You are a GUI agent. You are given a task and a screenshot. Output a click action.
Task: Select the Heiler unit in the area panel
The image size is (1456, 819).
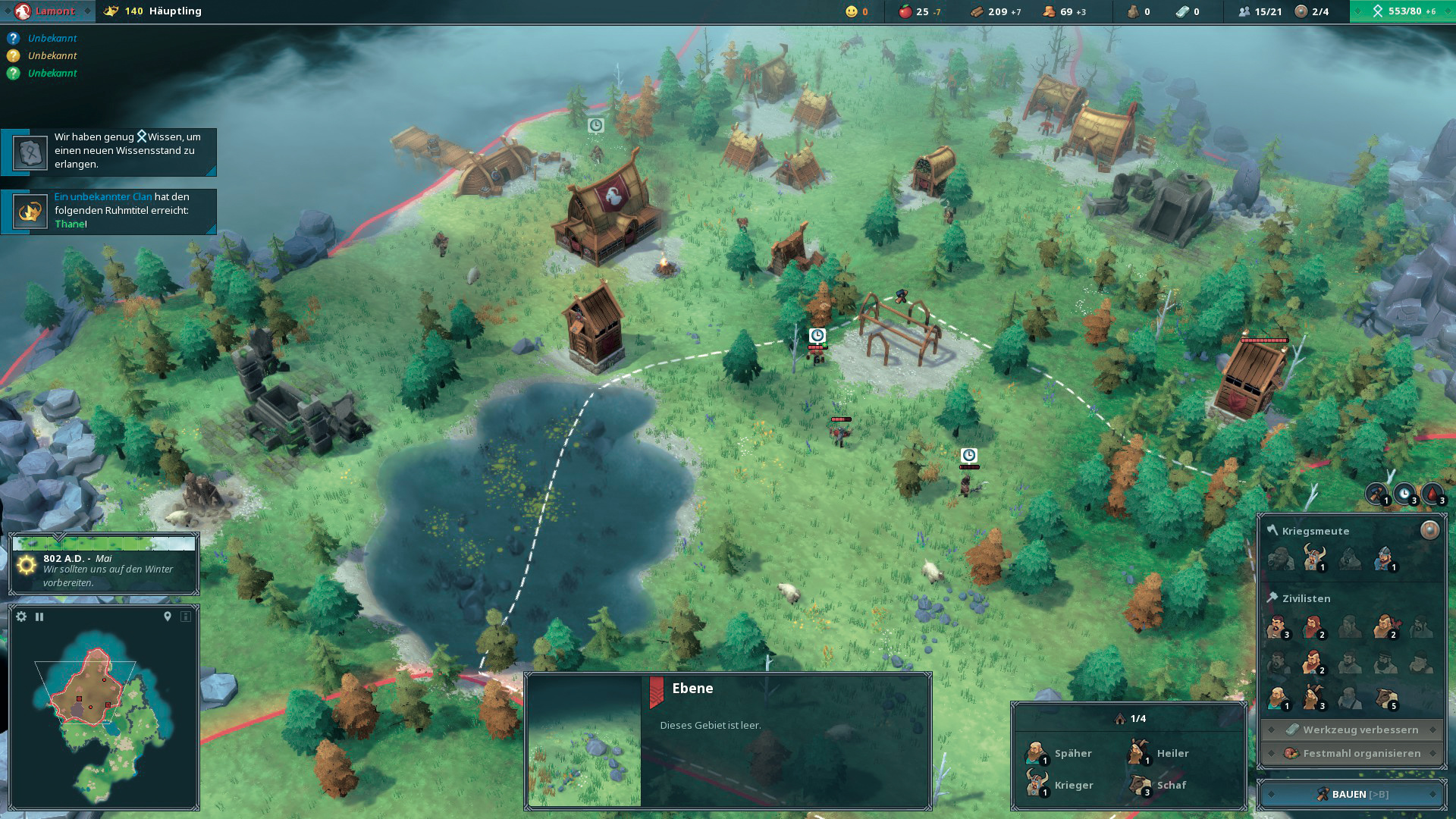point(1158,753)
